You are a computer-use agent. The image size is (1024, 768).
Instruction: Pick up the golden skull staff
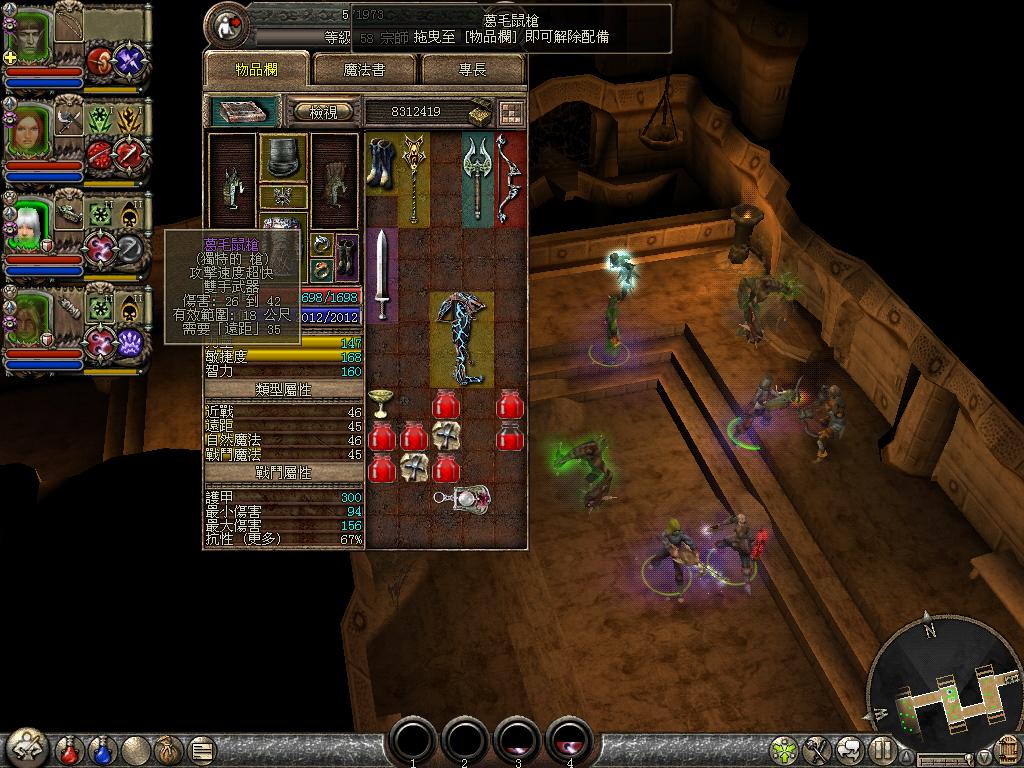click(x=413, y=178)
